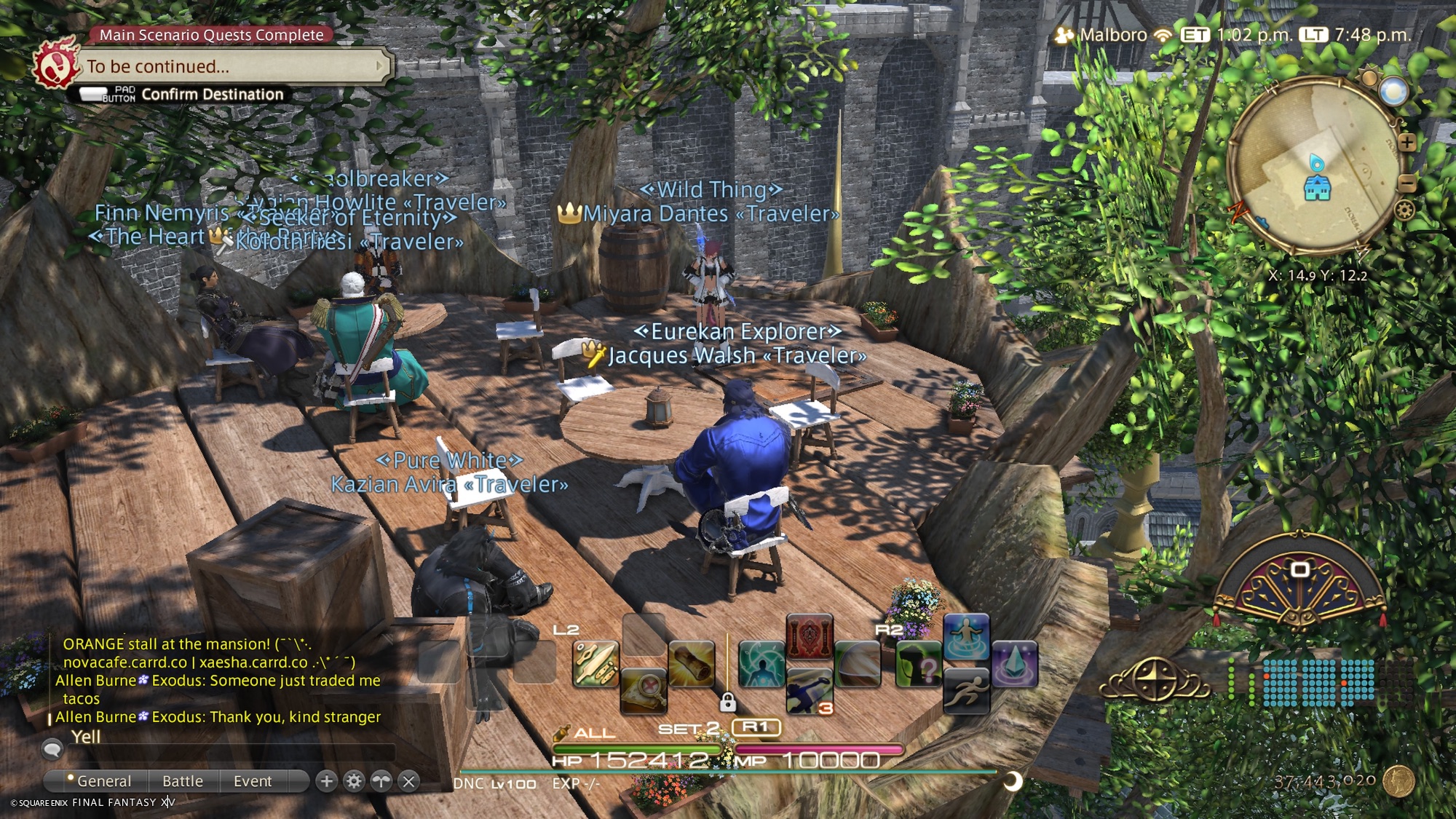Use the rolled scroll hotbar item
This screenshot has width=1456, height=819.
pos(691,663)
